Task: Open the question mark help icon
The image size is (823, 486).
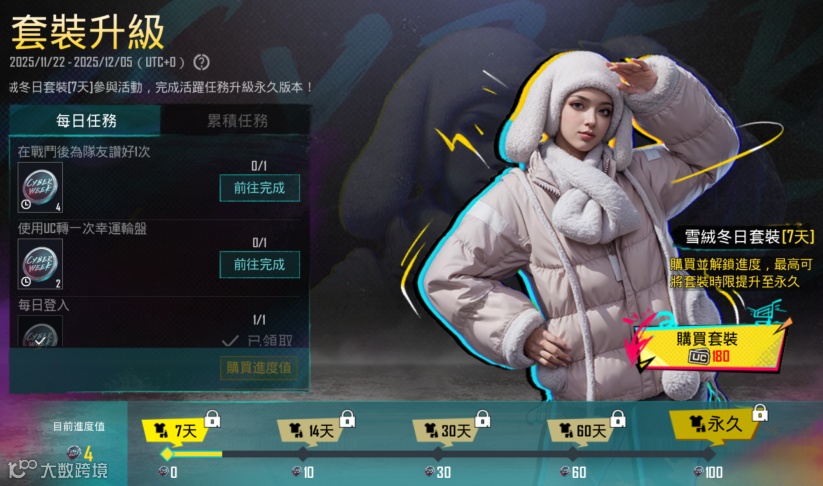Action: tap(201, 62)
